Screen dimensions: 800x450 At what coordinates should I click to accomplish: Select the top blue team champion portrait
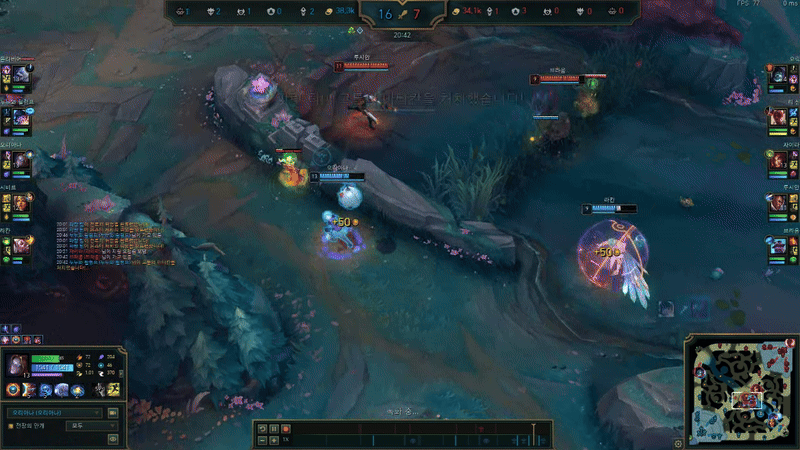(20, 75)
